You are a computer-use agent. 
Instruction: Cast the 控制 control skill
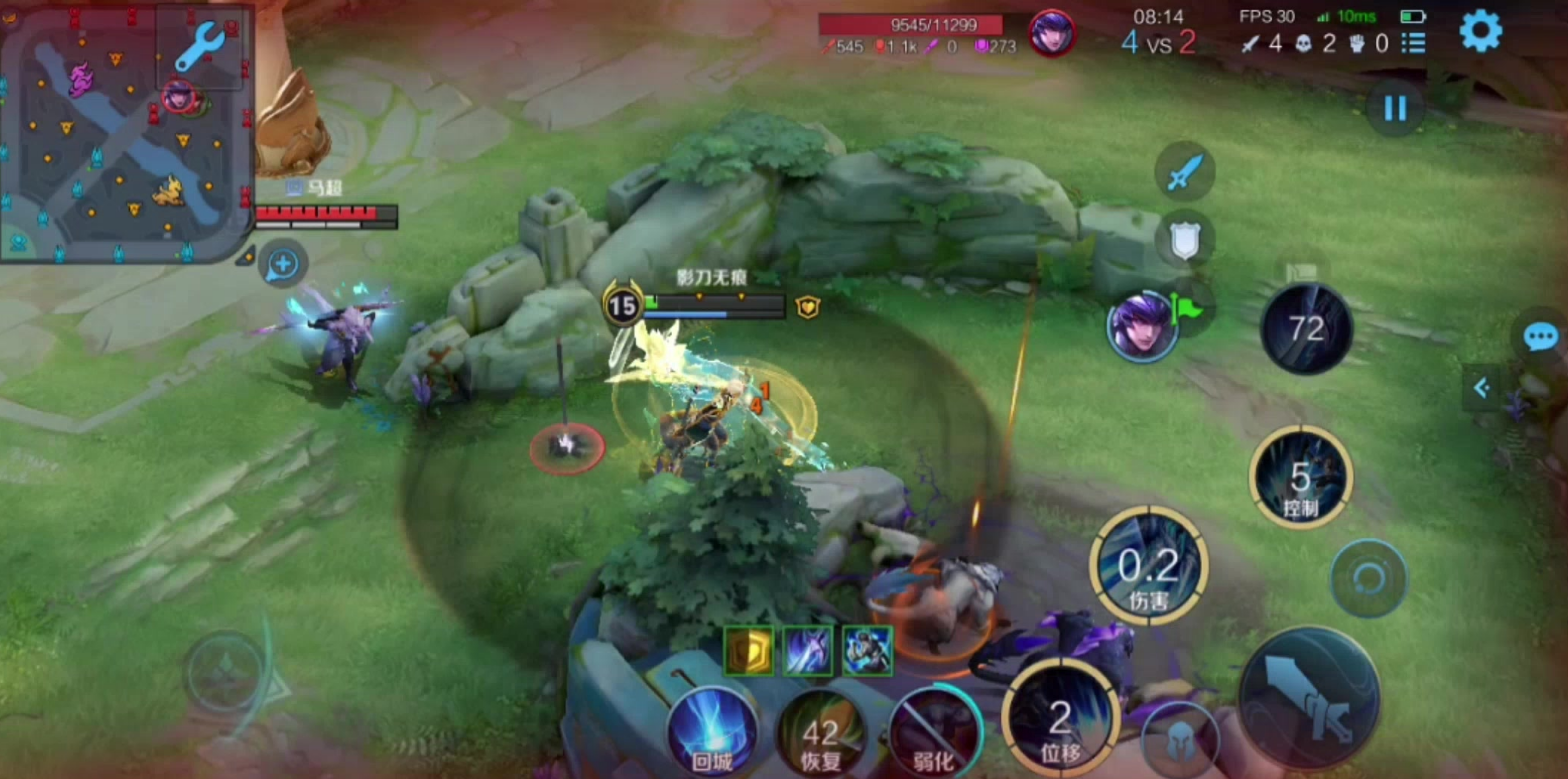pyautogui.click(x=1300, y=478)
